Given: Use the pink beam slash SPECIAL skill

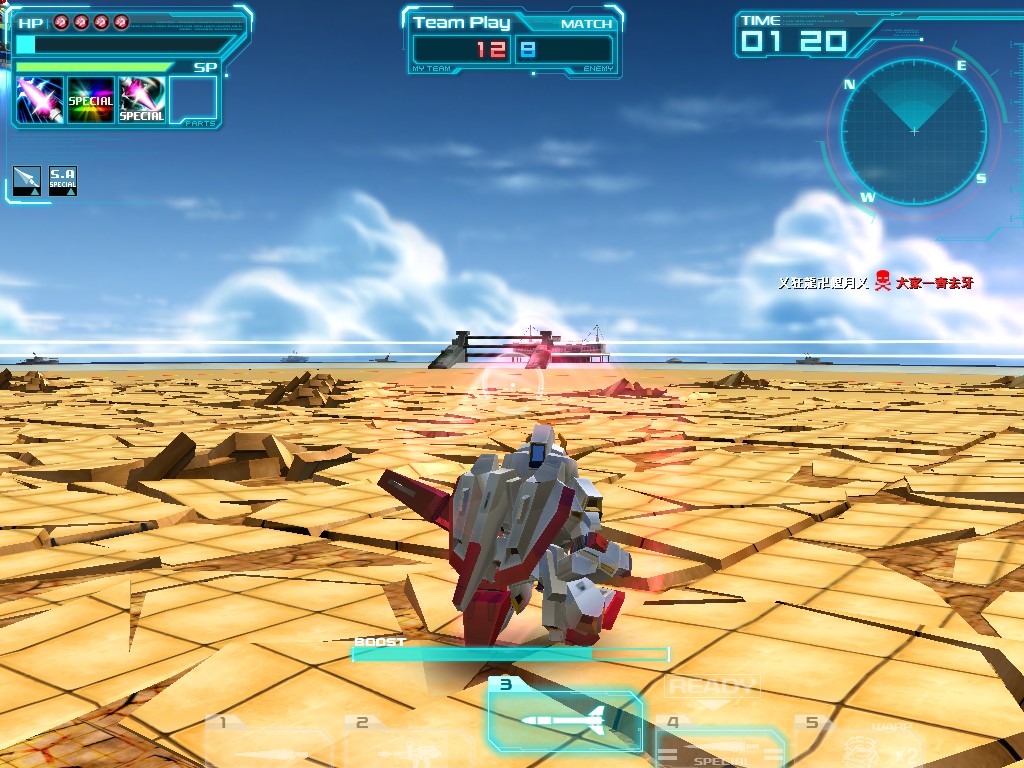Looking at the screenshot, I should pyautogui.click(x=142, y=100).
